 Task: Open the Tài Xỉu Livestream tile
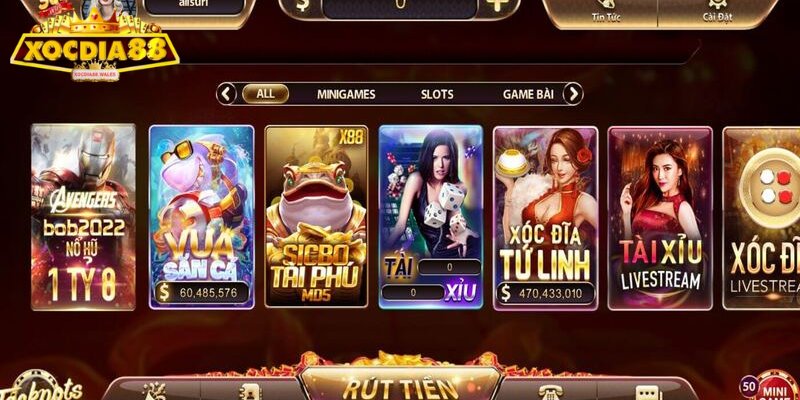point(660,216)
